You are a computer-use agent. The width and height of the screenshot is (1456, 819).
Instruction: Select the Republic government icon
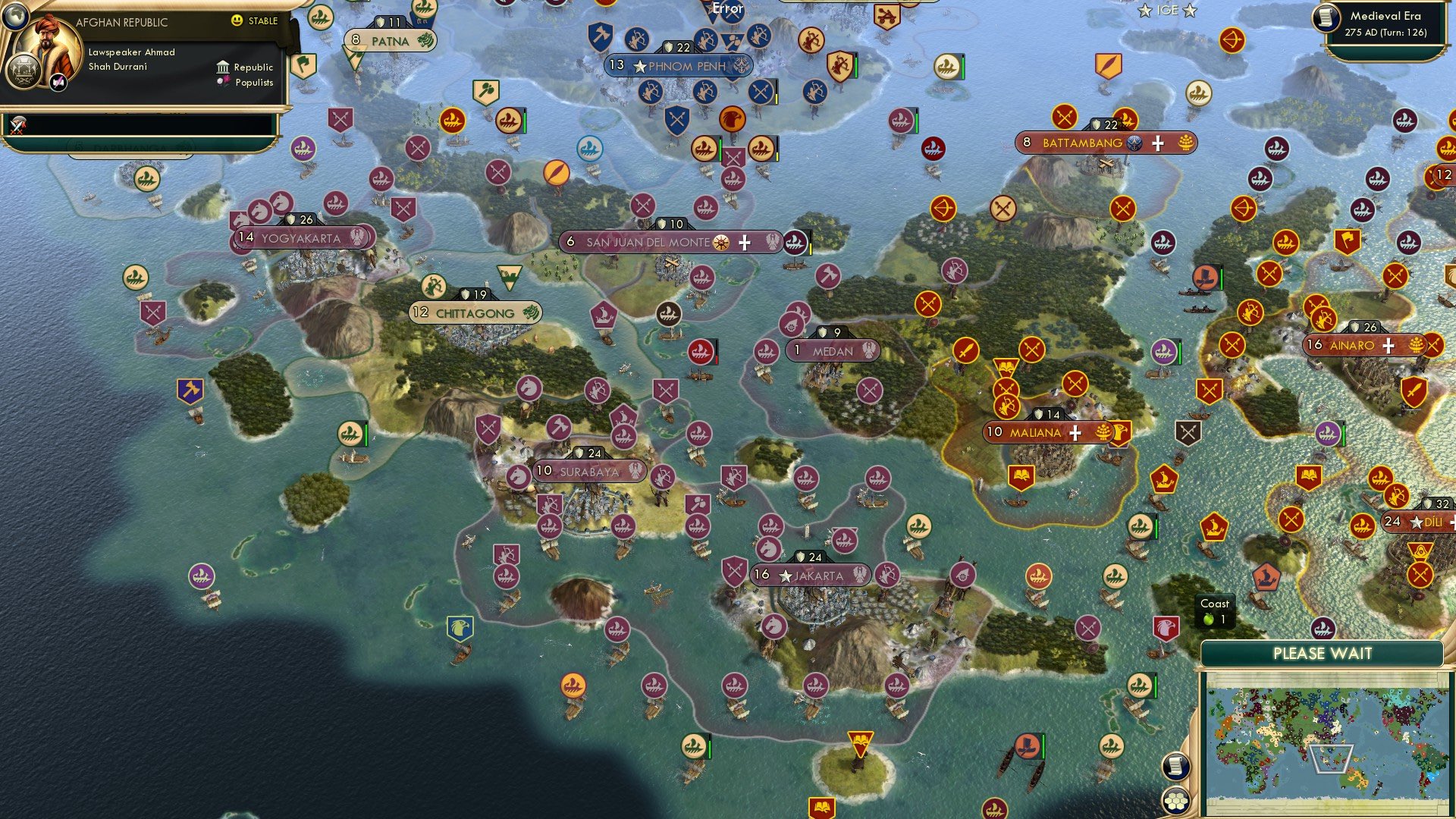(x=223, y=67)
